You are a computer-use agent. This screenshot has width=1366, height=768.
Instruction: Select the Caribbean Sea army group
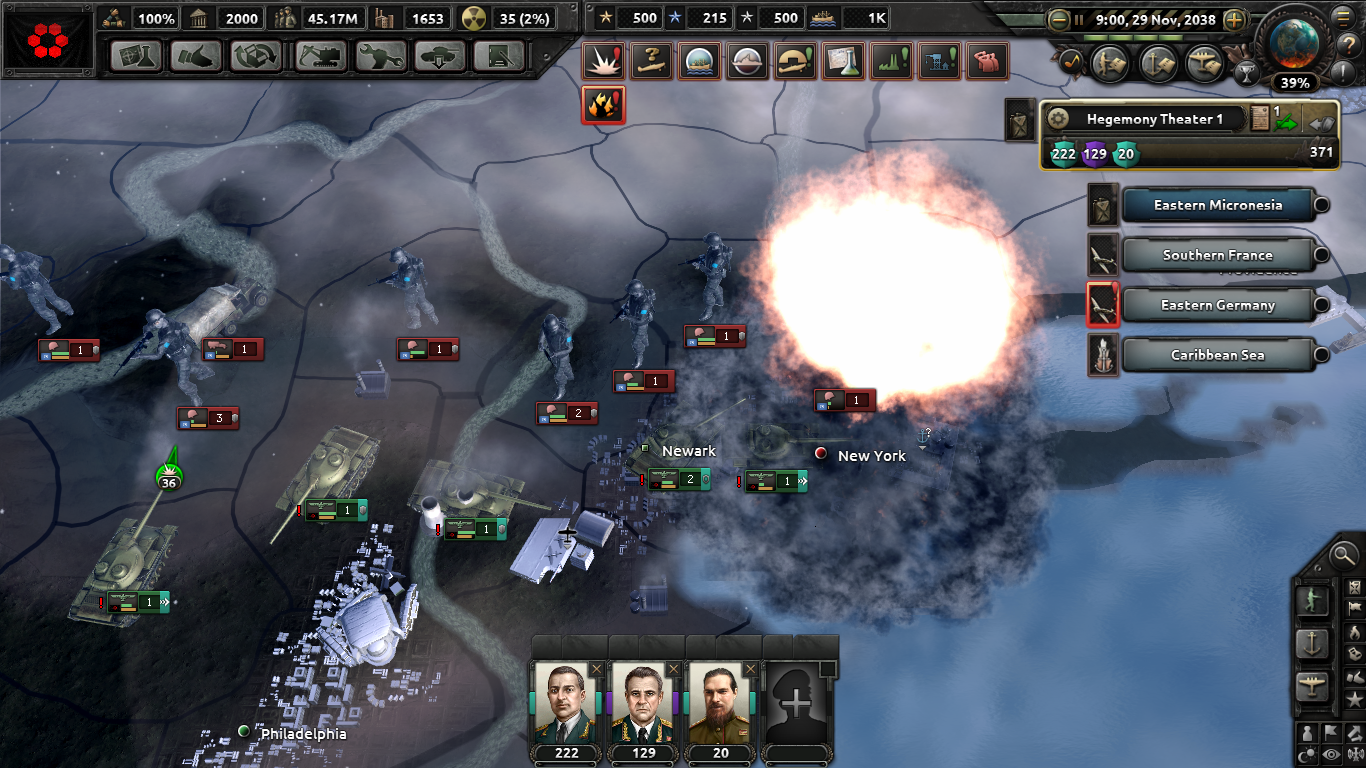coord(1220,355)
